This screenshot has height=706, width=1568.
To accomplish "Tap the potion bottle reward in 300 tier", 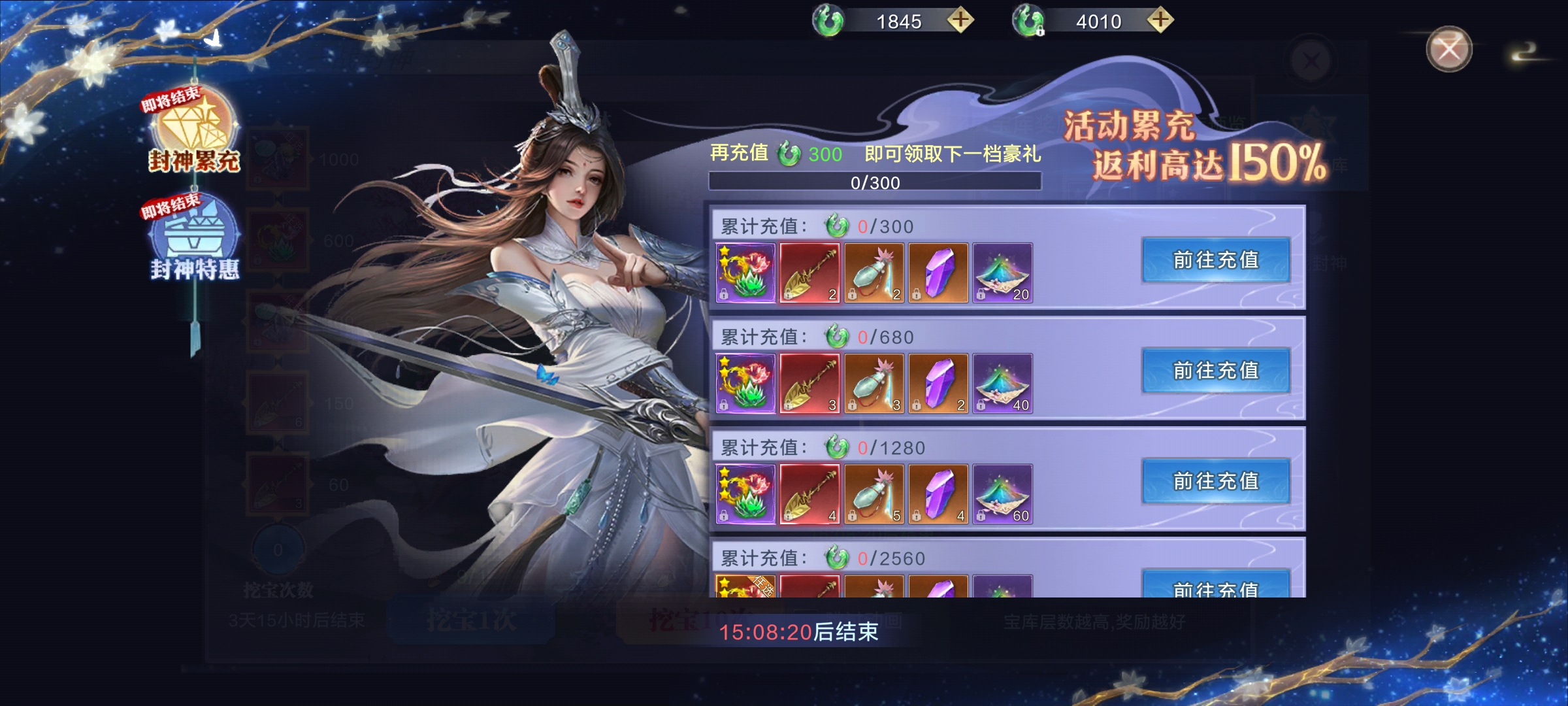I will [x=874, y=273].
